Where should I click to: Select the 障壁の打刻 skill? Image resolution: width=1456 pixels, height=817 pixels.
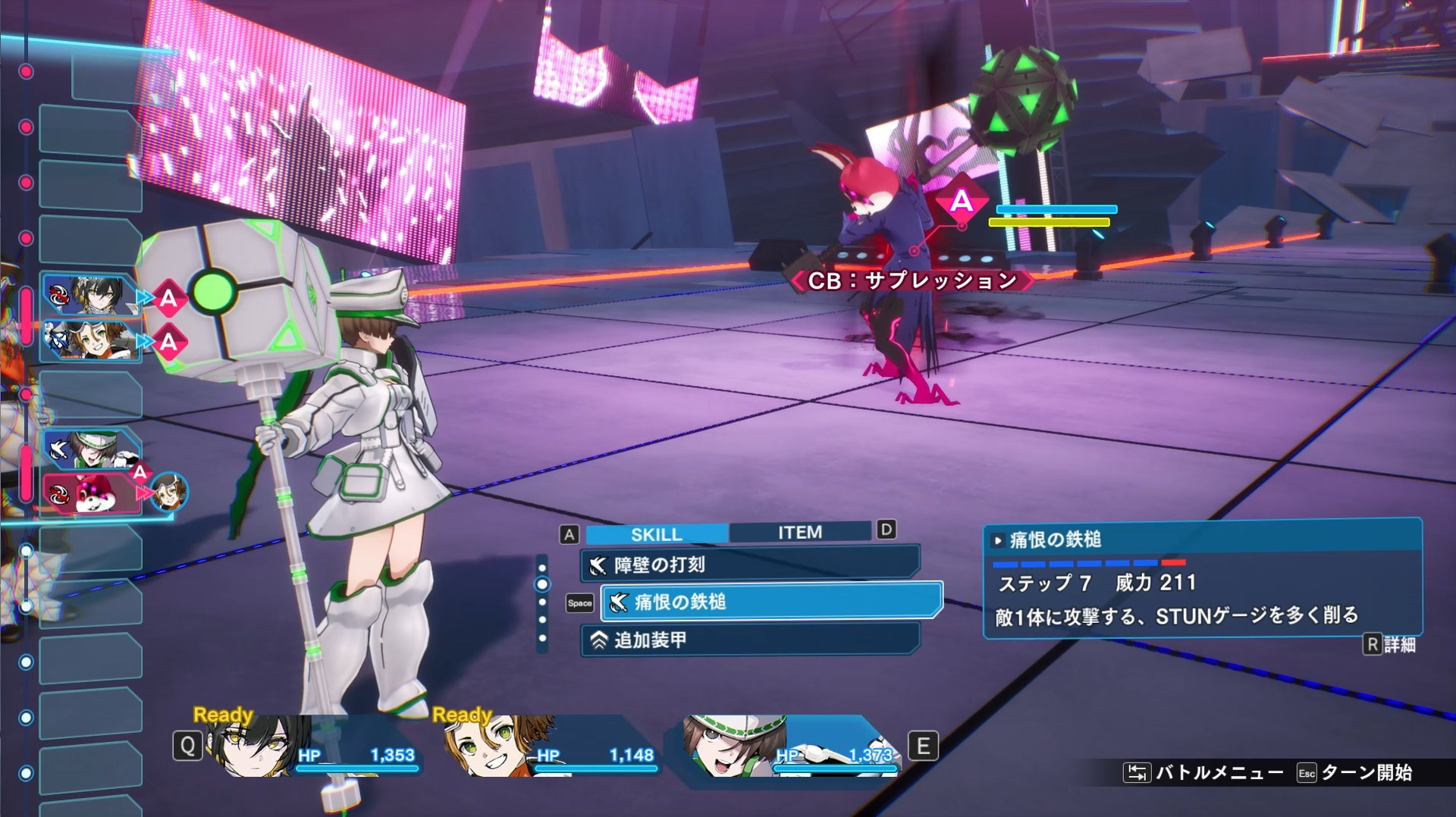749,565
